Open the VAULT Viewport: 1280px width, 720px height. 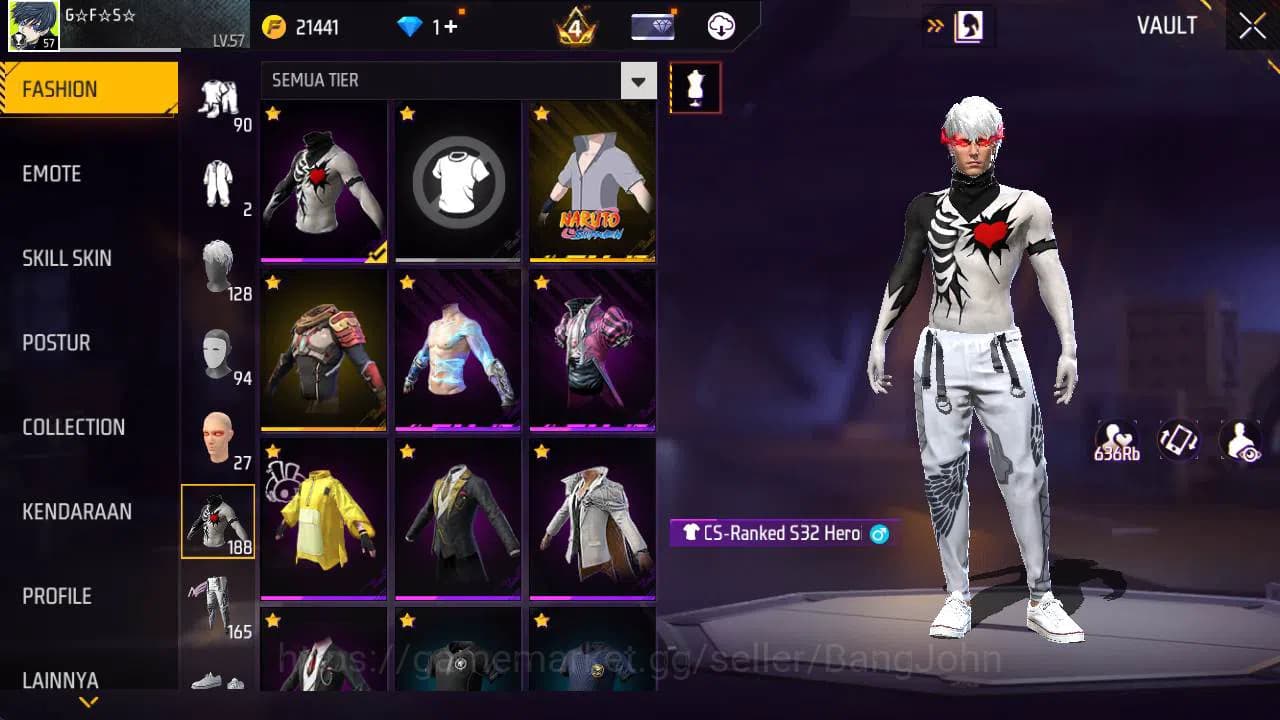pos(1167,26)
